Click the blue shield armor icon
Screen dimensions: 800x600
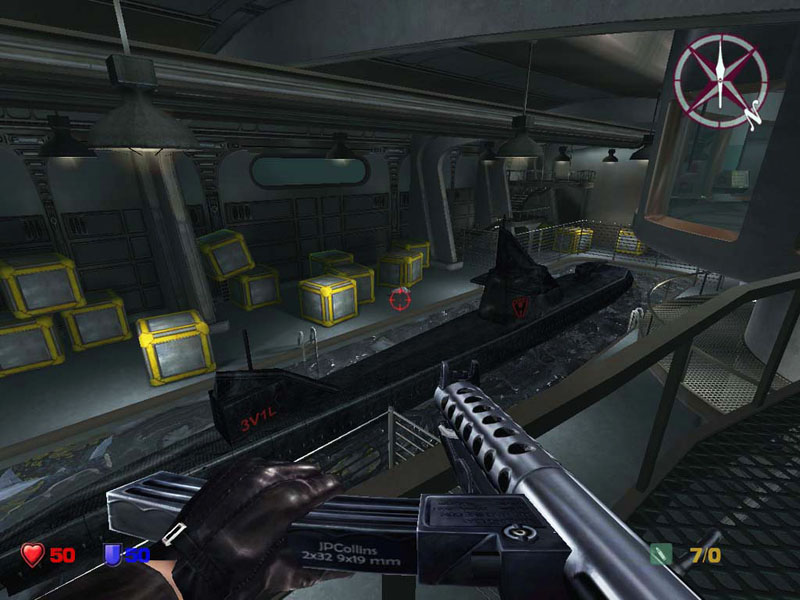(113, 554)
